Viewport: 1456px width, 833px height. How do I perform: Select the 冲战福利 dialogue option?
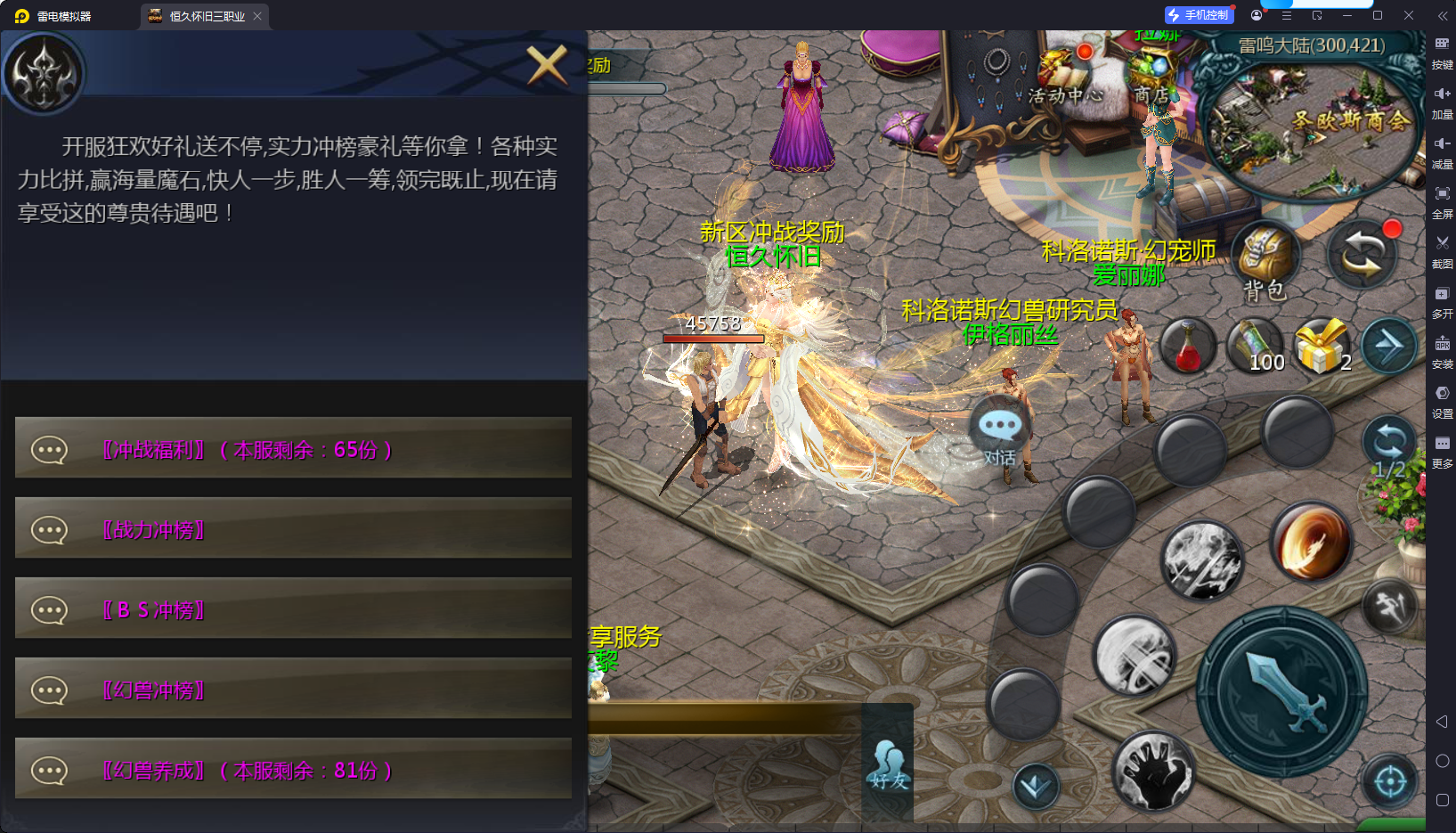(x=293, y=448)
